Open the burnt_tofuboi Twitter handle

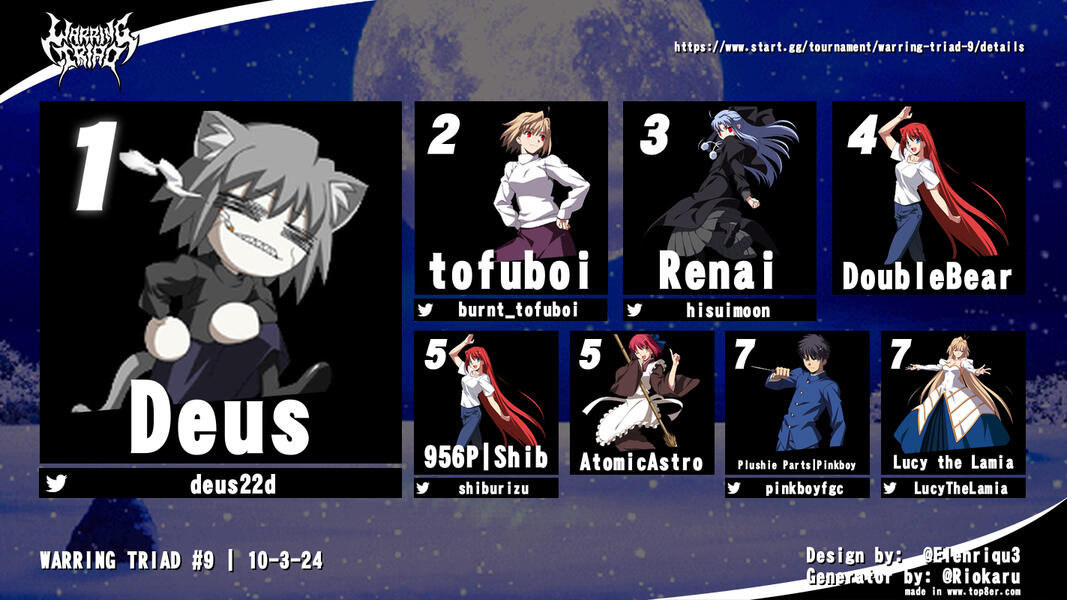click(x=518, y=310)
